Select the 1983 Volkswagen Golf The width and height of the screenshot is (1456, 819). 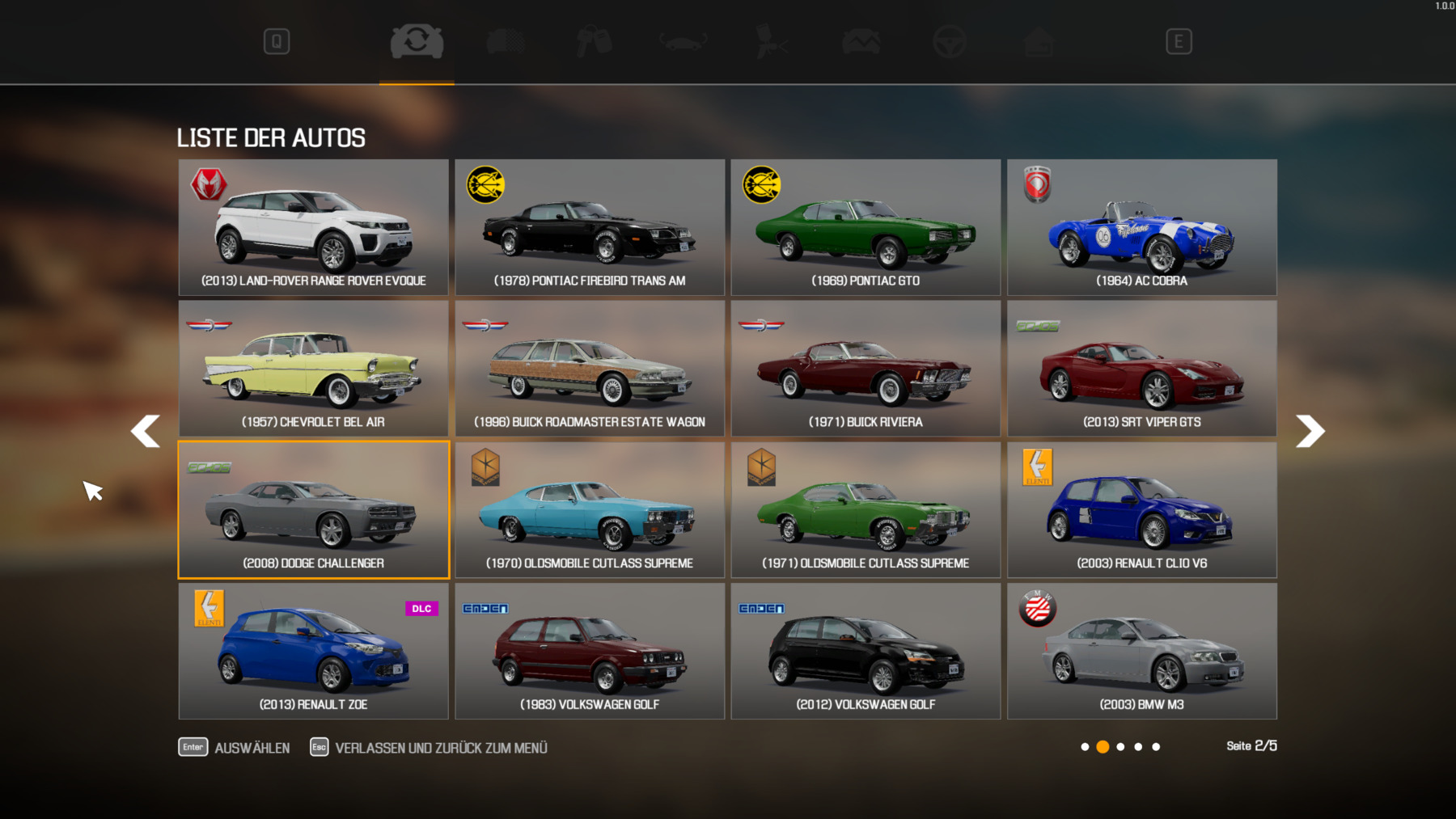pyautogui.click(x=590, y=652)
